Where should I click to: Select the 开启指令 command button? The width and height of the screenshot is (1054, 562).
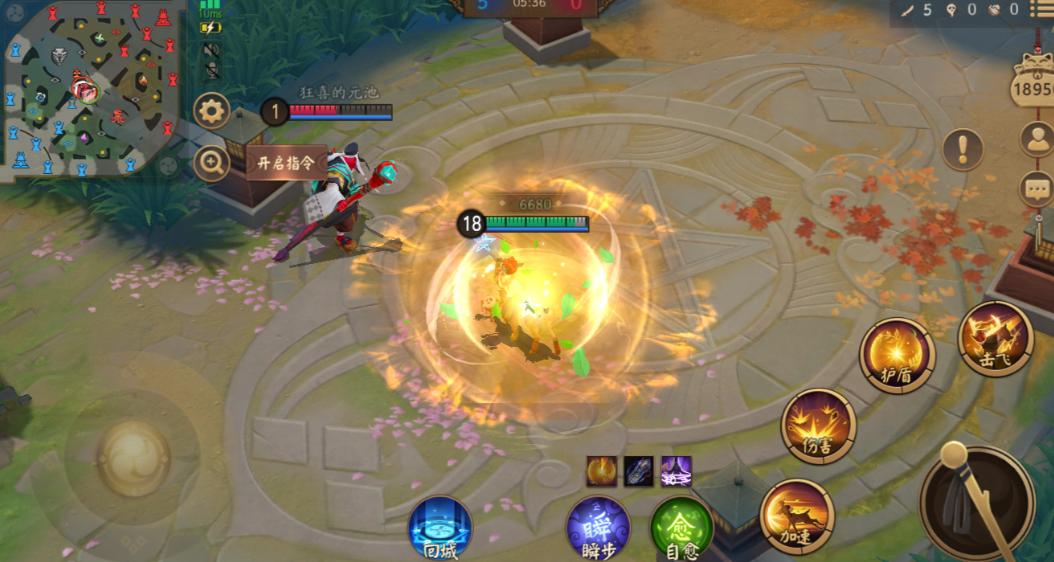point(286,163)
